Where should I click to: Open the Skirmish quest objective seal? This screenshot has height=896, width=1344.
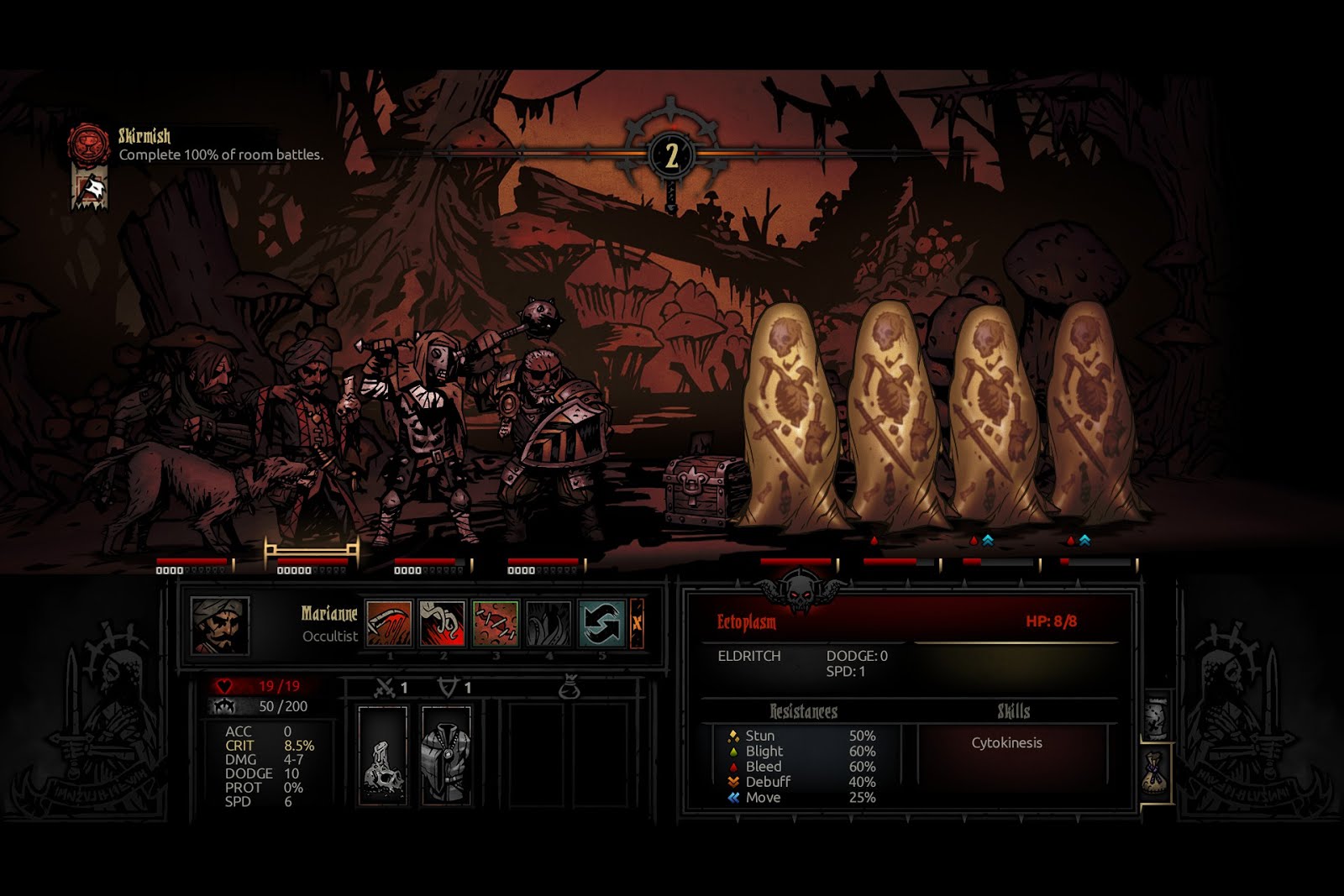pos(88,144)
